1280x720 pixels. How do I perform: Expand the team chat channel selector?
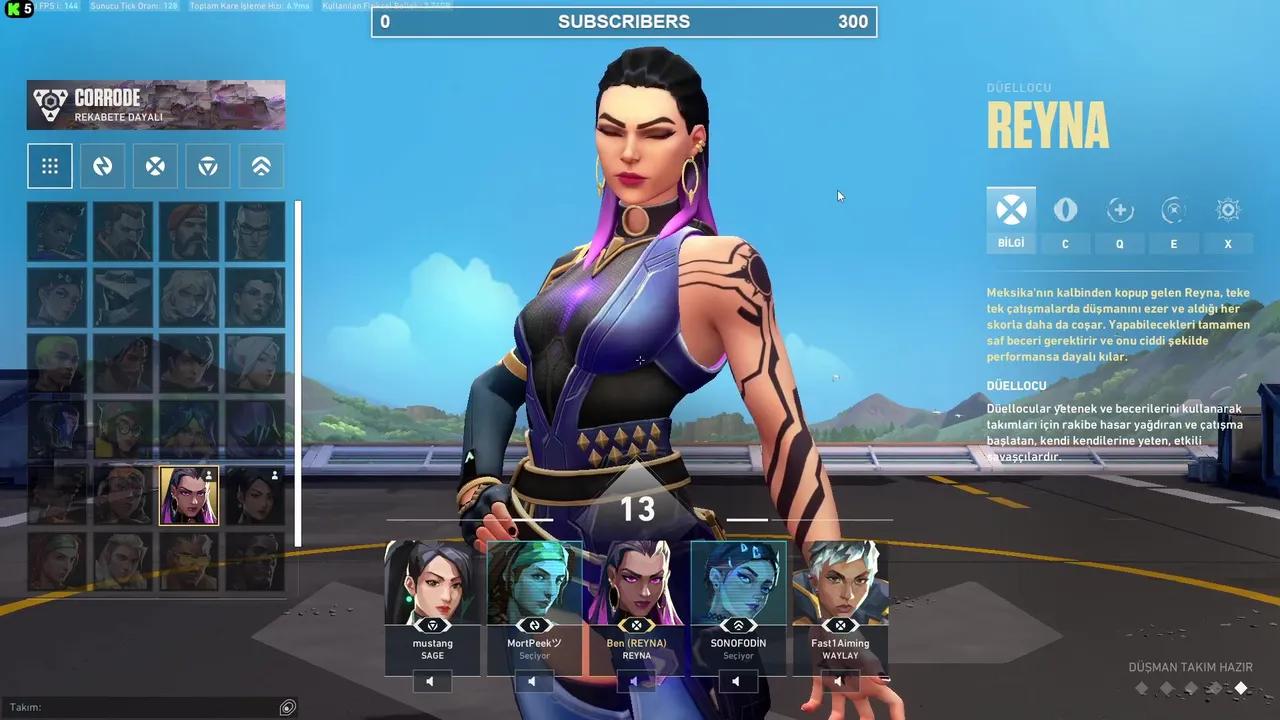pyautogui.click(x=287, y=707)
